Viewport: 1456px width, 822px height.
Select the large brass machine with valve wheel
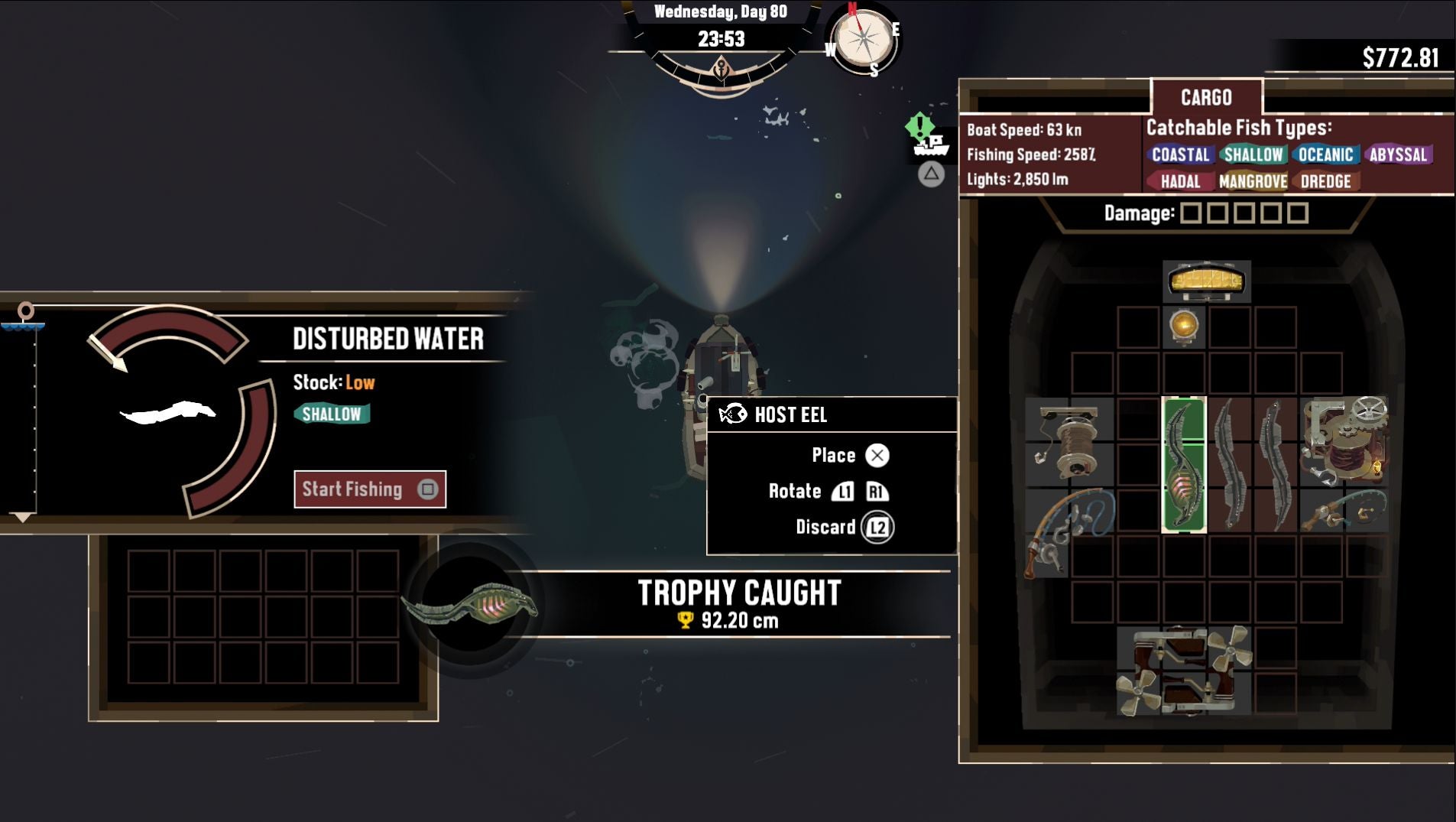point(1344,440)
